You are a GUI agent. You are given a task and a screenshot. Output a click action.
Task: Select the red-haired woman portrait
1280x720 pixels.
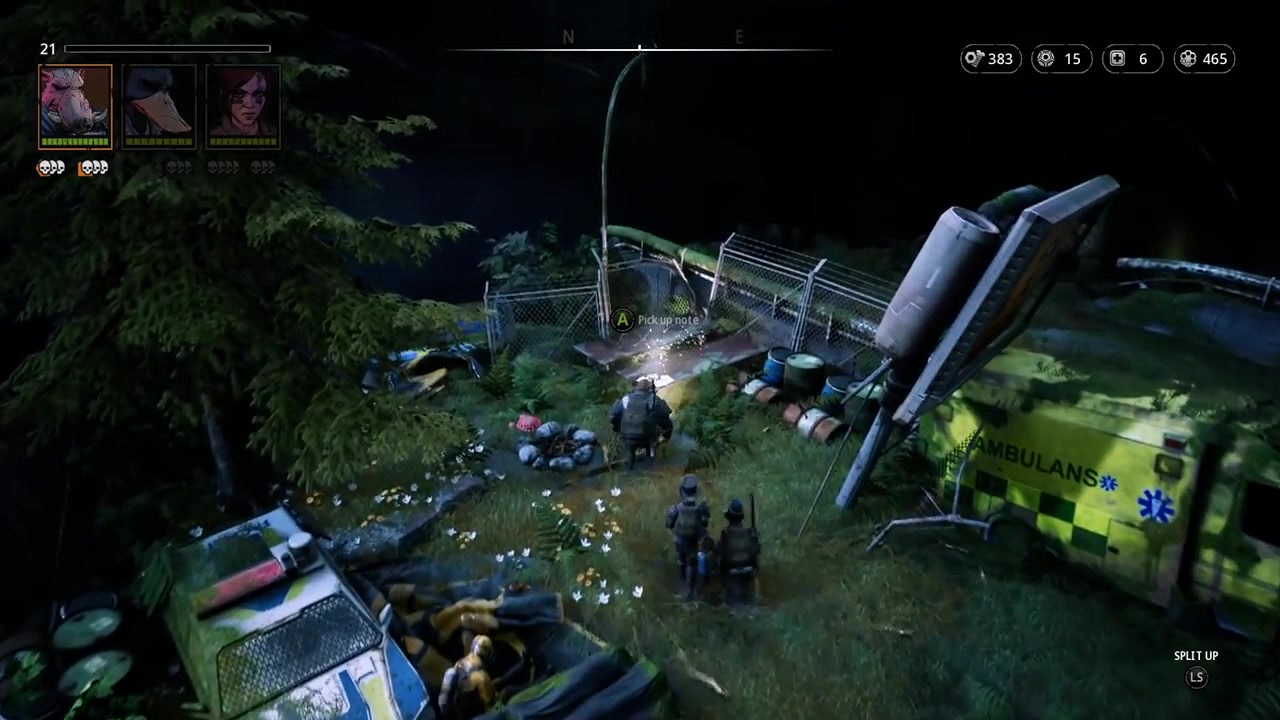click(x=243, y=105)
